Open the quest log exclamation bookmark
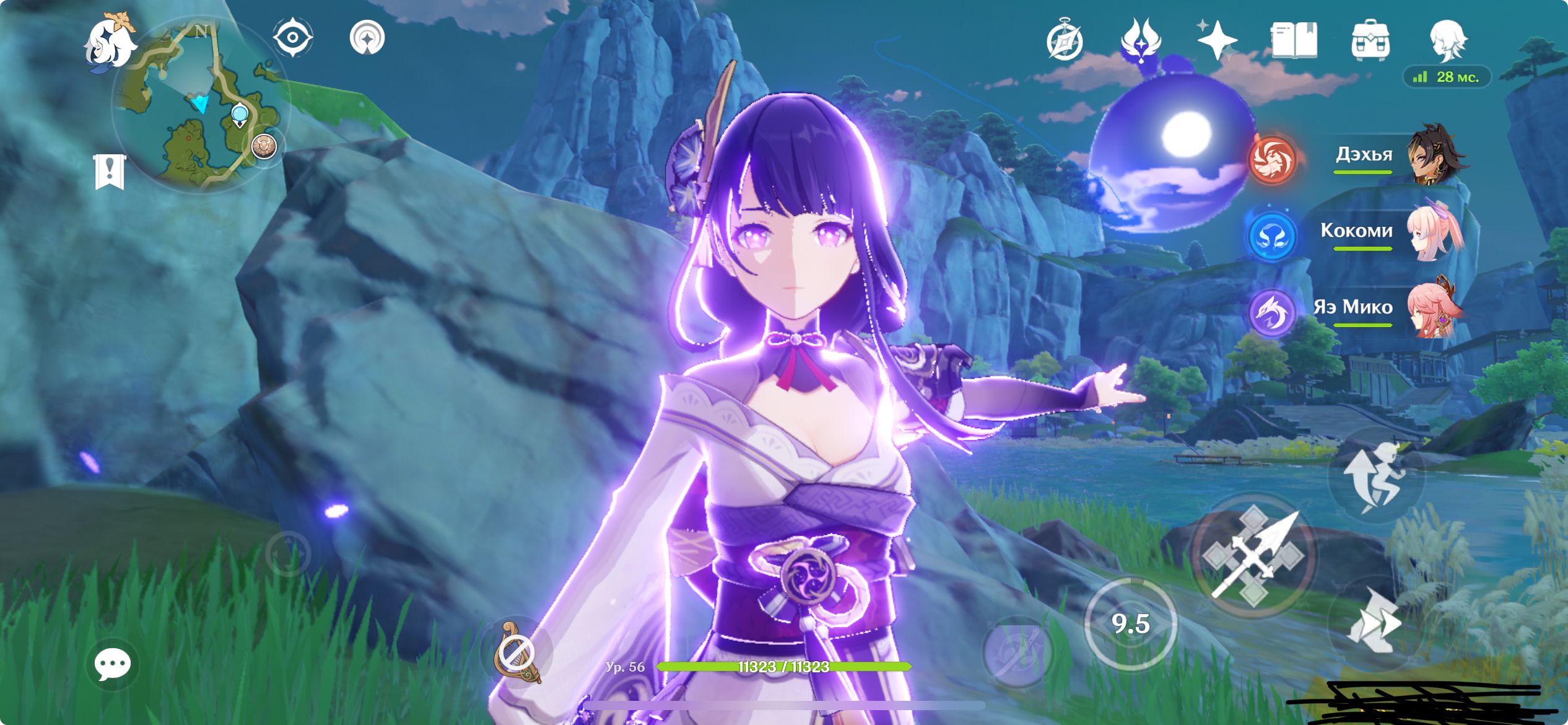The width and height of the screenshot is (1568, 725). (110, 171)
